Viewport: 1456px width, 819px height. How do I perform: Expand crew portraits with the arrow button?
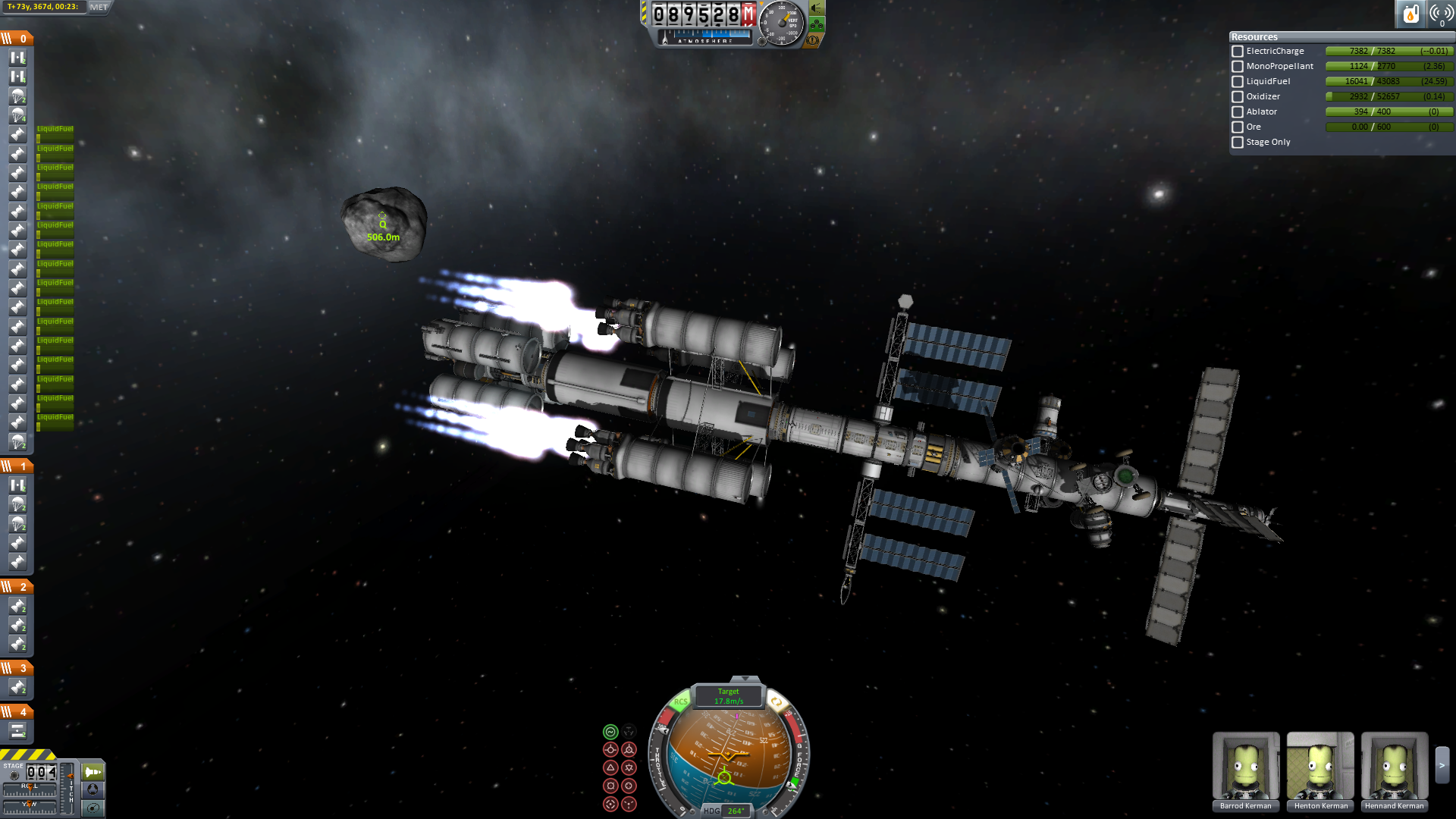pos(1442,766)
